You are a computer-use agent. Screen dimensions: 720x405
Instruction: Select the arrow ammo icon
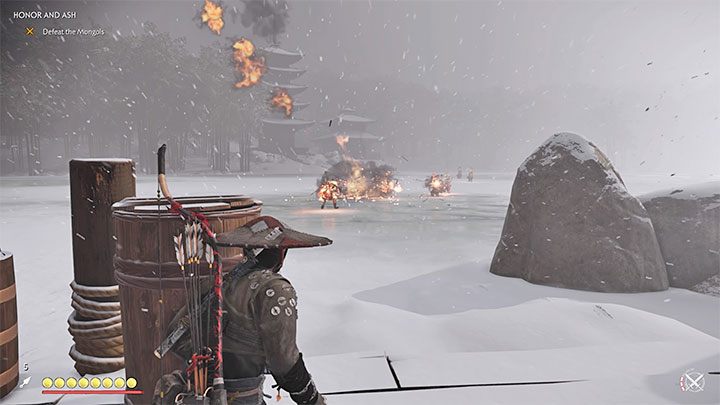(25, 382)
